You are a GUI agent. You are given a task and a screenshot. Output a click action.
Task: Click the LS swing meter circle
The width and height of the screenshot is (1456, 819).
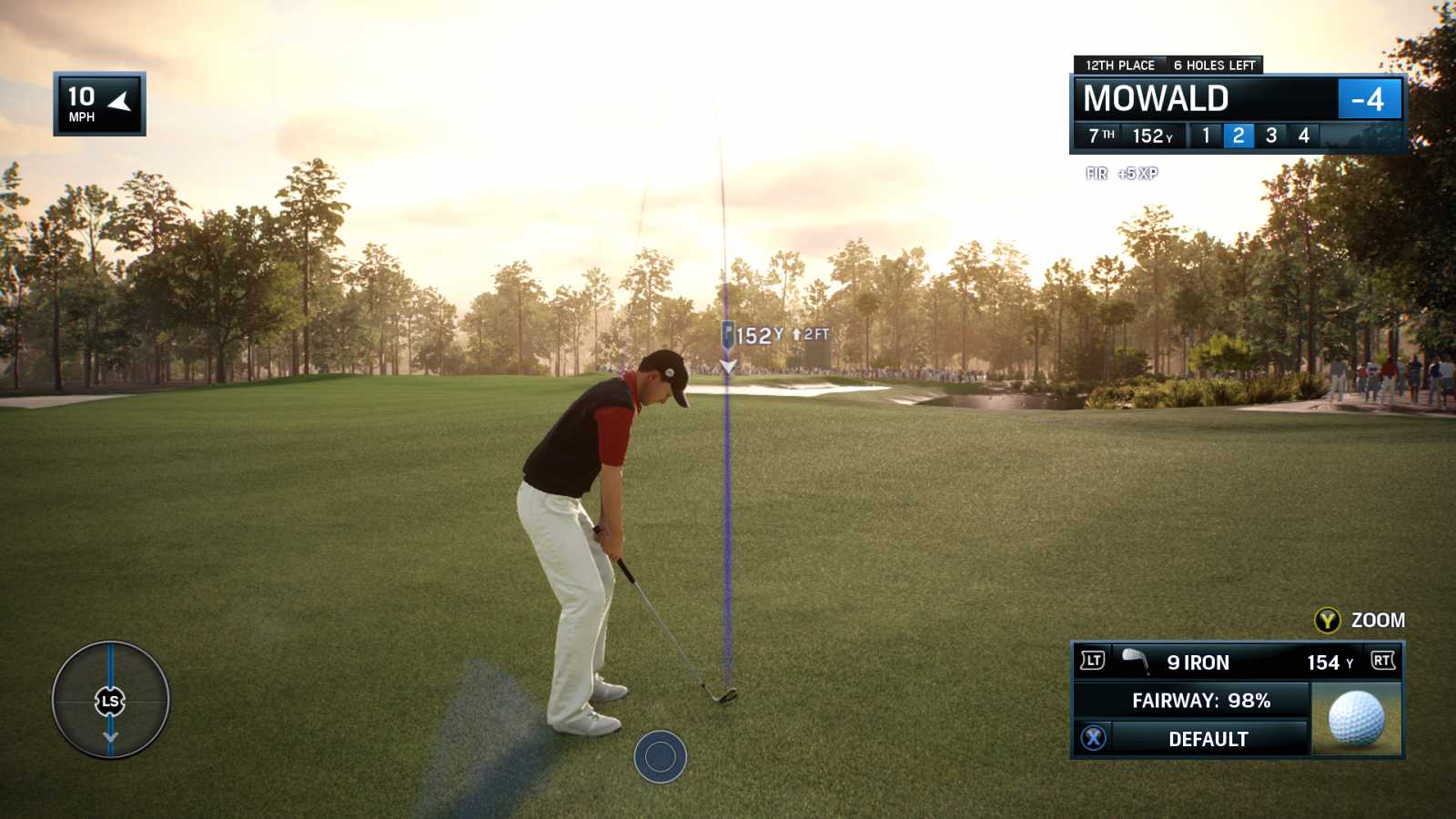tap(110, 700)
